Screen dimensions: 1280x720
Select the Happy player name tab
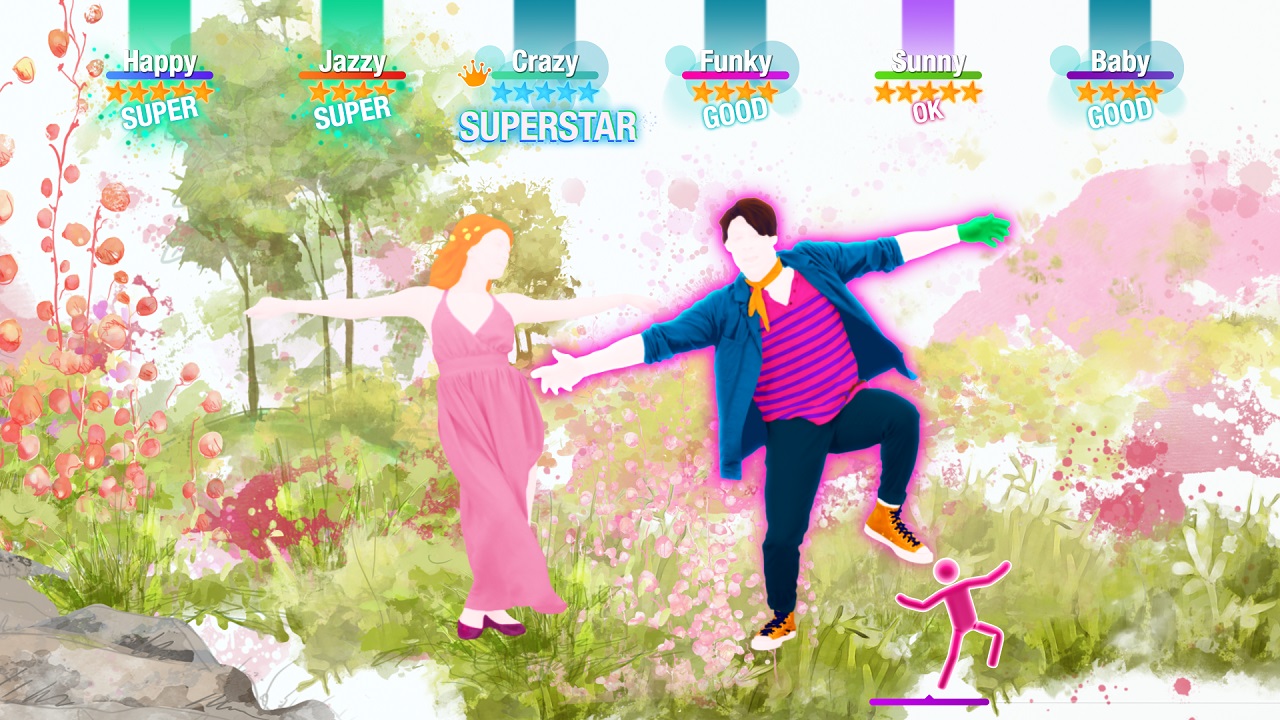160,64
